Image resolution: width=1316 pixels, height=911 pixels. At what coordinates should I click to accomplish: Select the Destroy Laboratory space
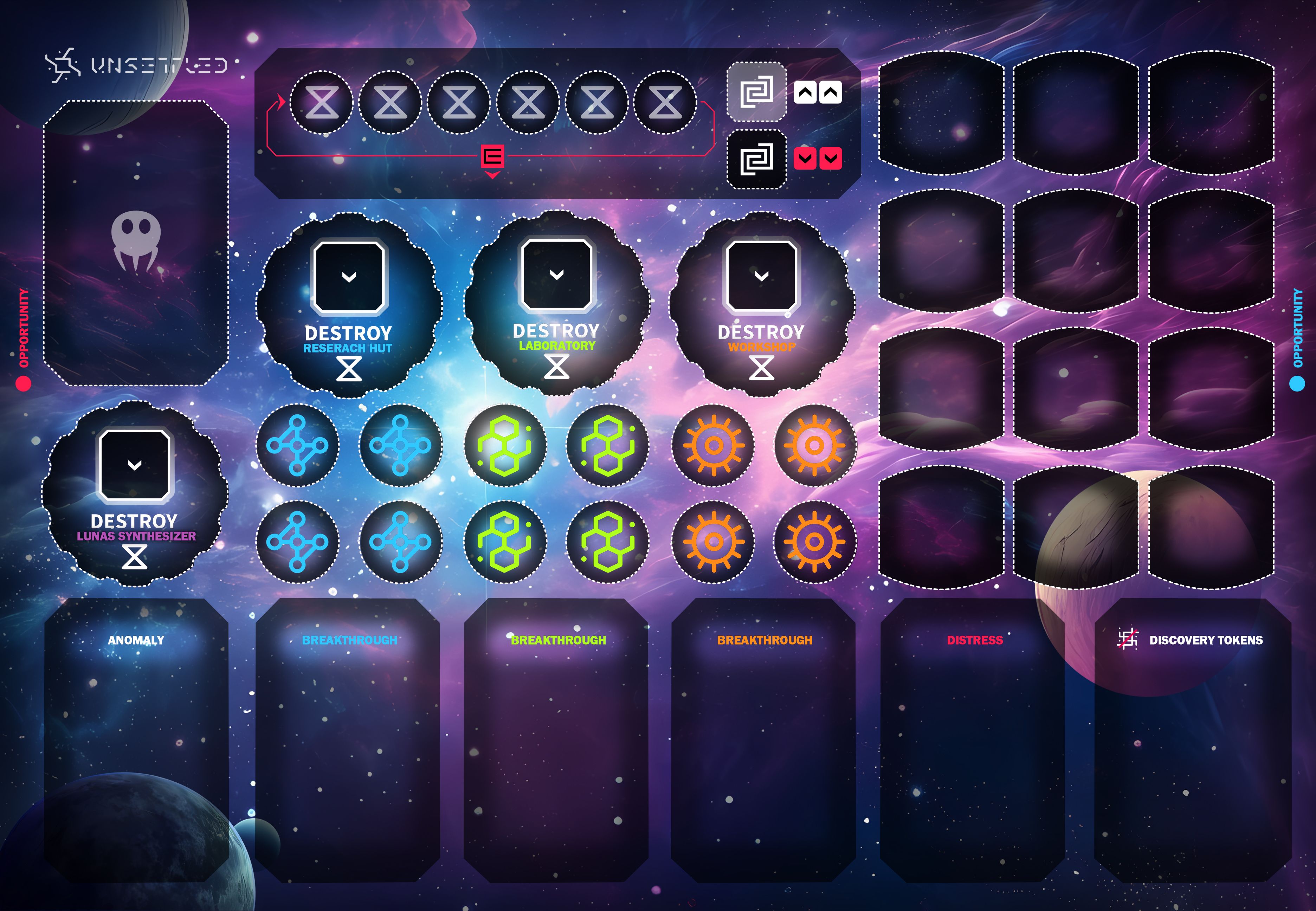(x=556, y=303)
